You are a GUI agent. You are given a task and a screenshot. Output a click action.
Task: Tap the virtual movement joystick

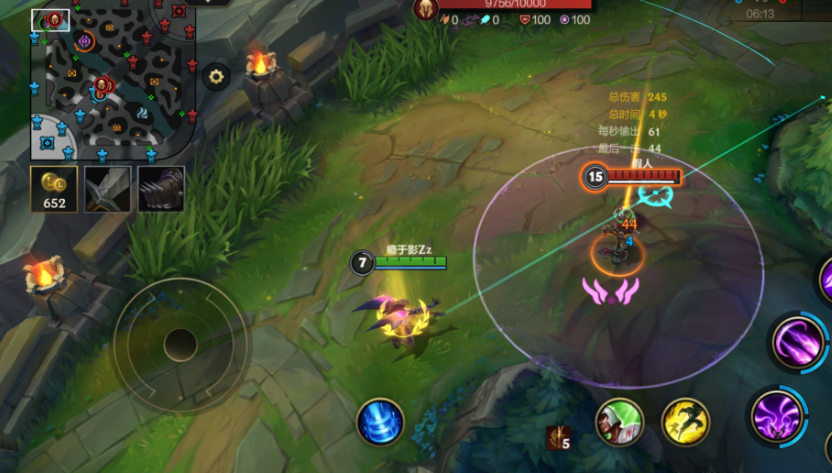click(x=180, y=345)
